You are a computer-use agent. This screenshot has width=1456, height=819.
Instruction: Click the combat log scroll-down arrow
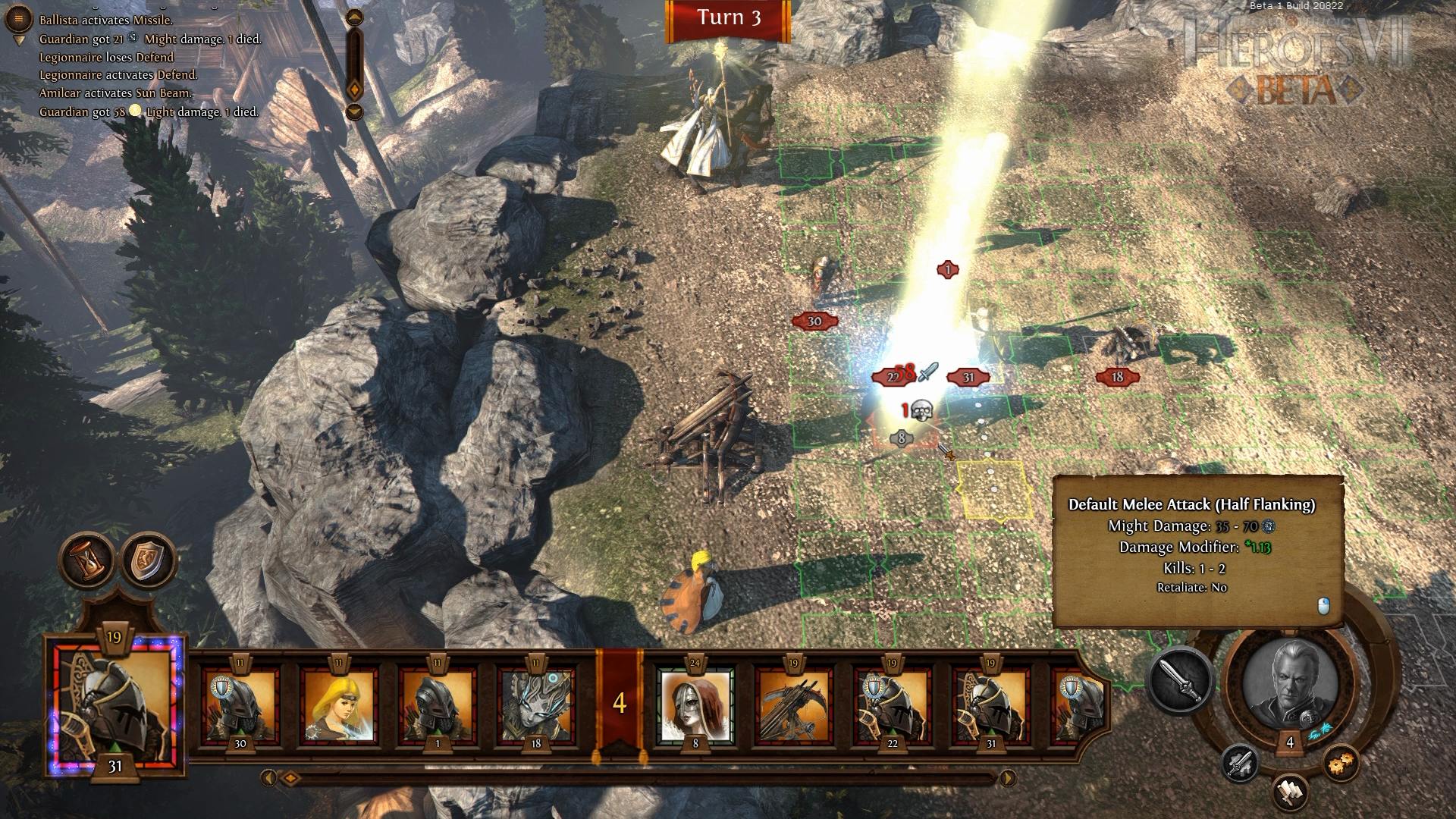(x=354, y=112)
